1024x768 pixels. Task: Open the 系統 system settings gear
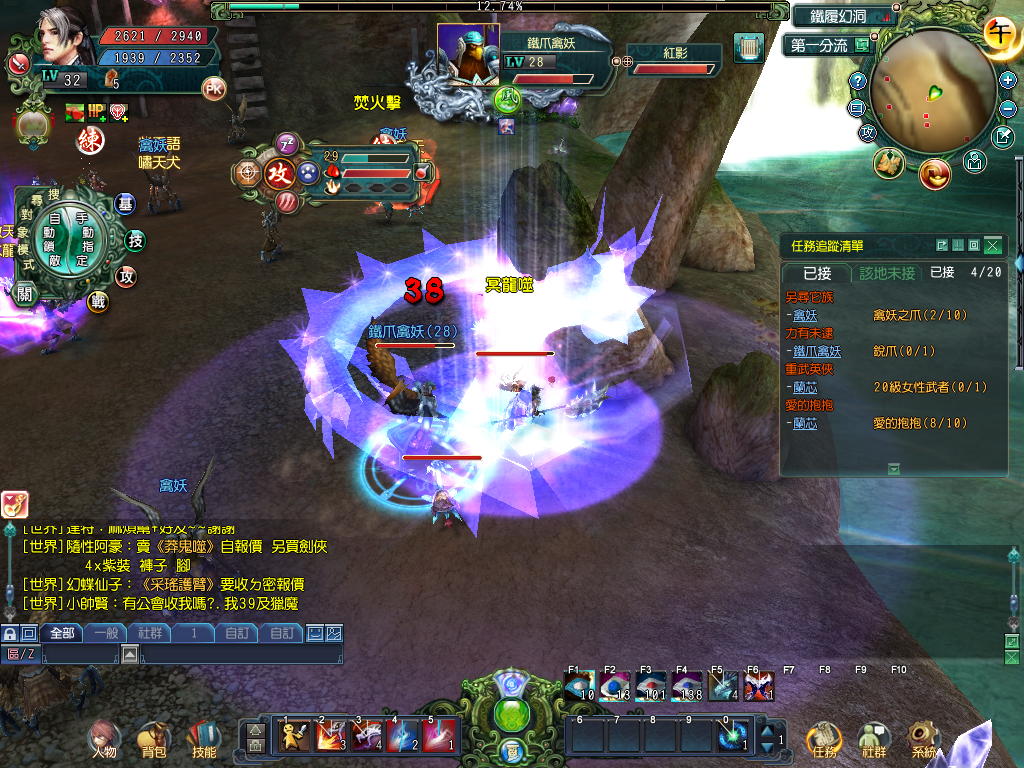point(923,739)
